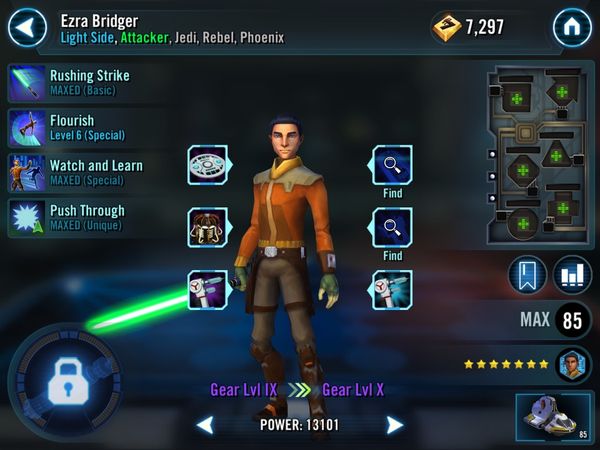Open the Ezra Bridger portrait icon
Viewport: 600px width, 450px height.
[573, 363]
